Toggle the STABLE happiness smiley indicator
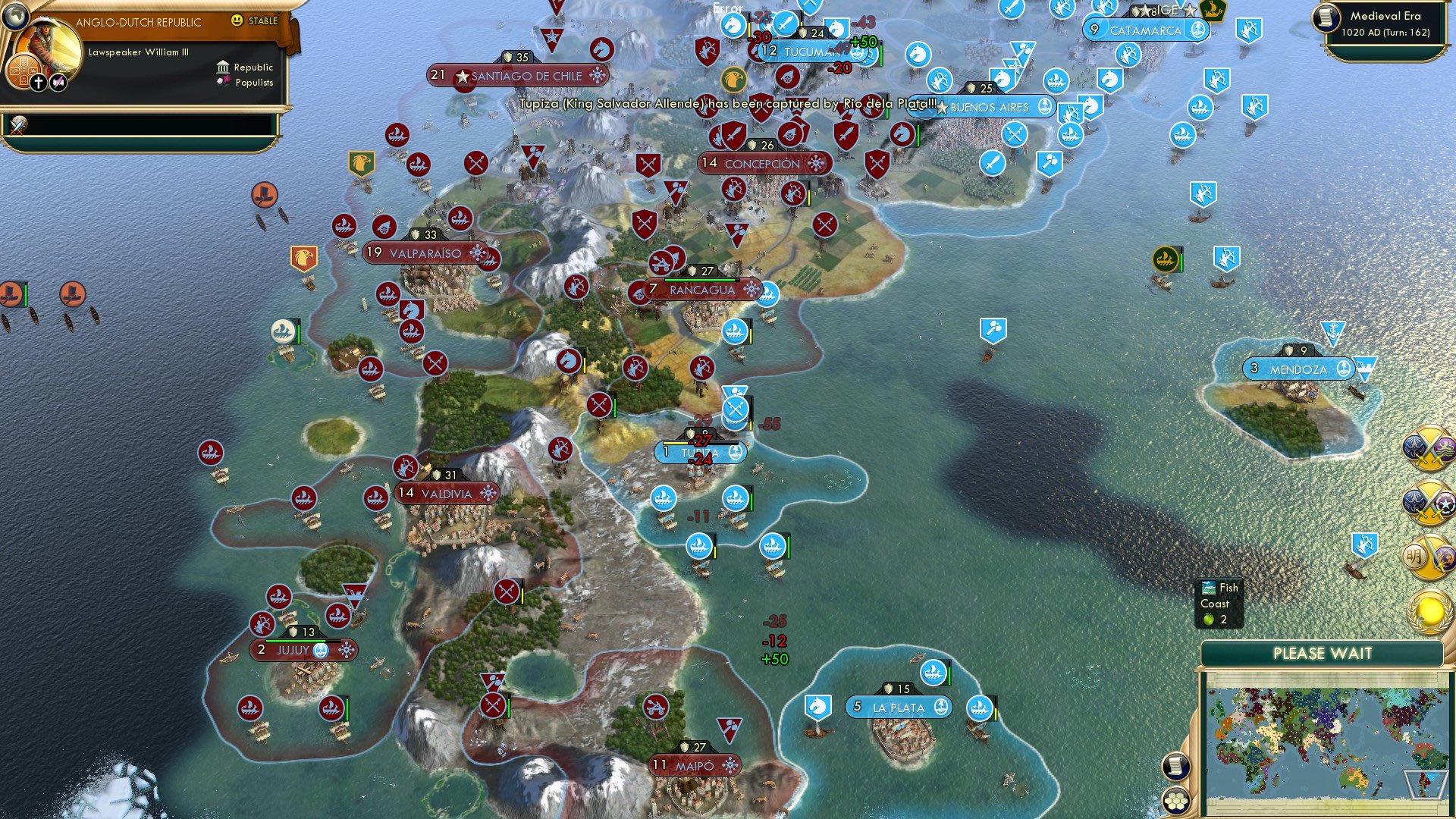Screen dimensions: 1456x819 pyautogui.click(x=237, y=22)
